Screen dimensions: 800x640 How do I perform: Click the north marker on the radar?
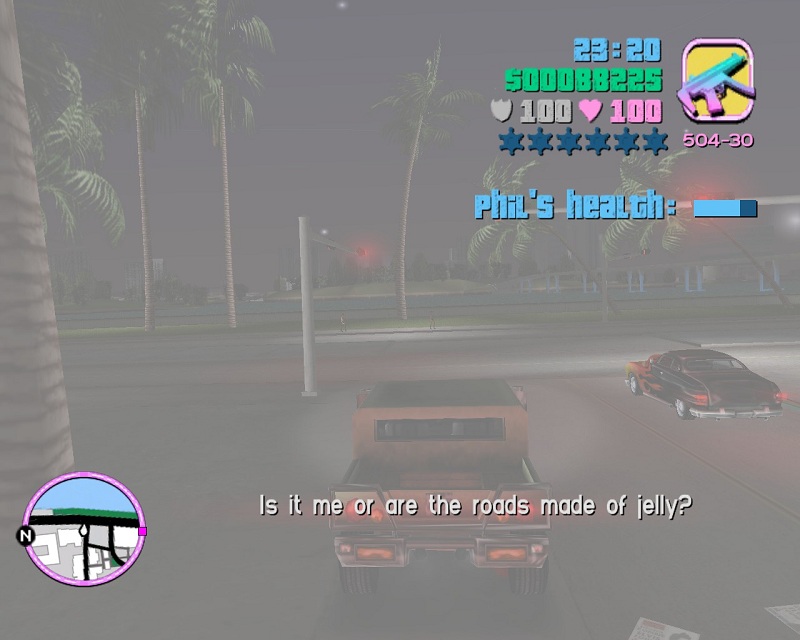26,536
